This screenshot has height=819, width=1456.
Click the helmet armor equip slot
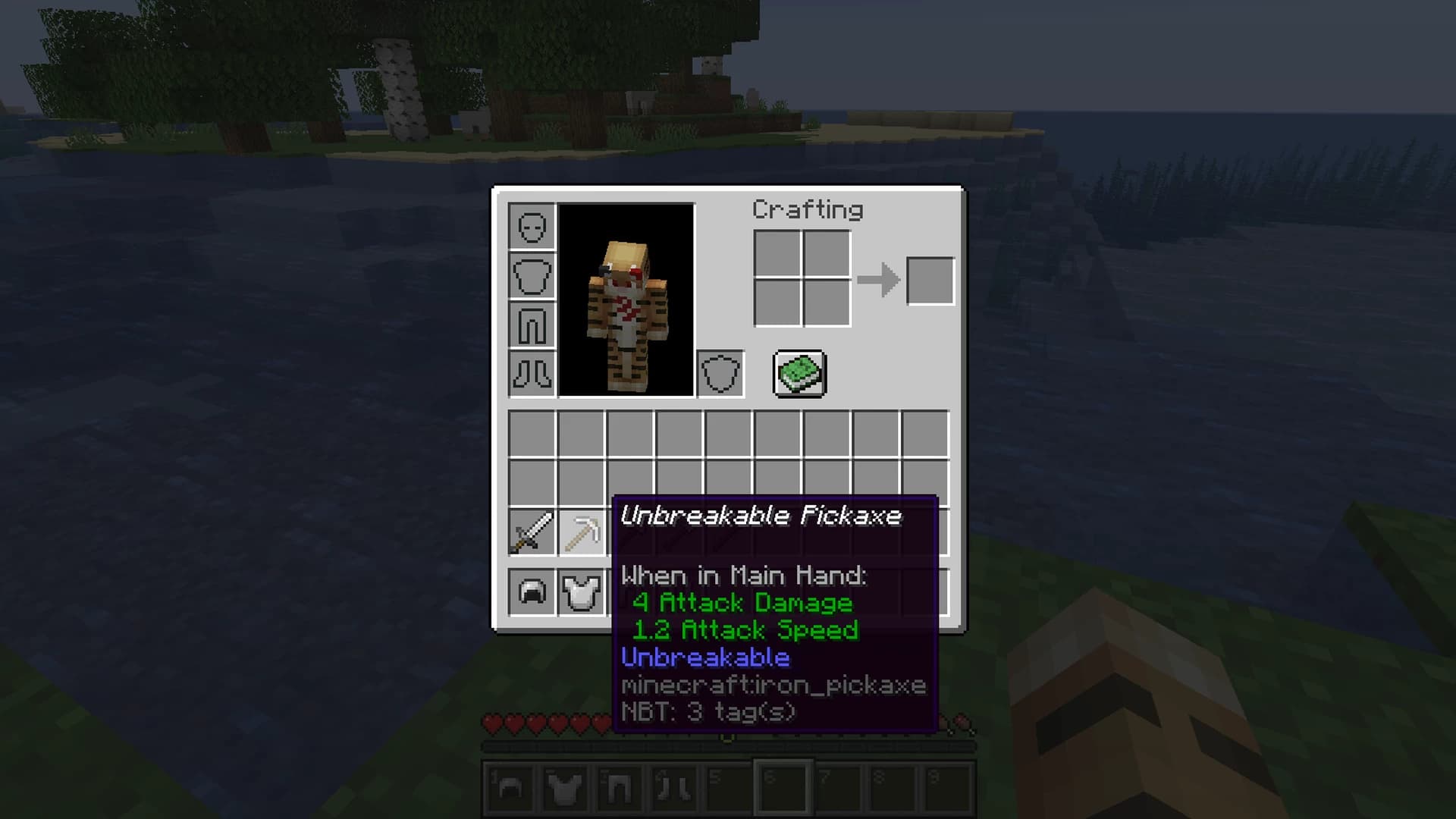531,227
